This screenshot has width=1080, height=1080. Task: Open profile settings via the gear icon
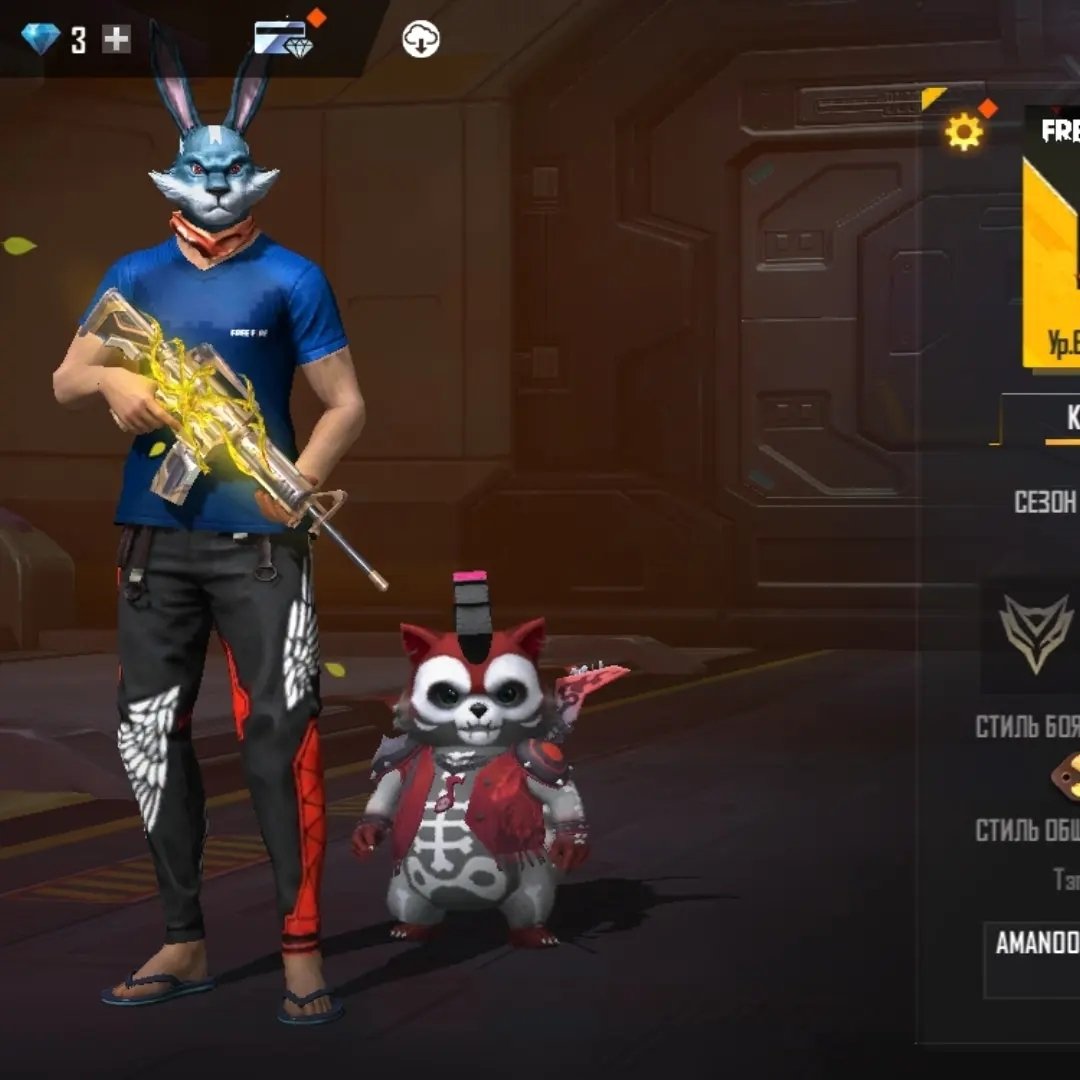963,132
